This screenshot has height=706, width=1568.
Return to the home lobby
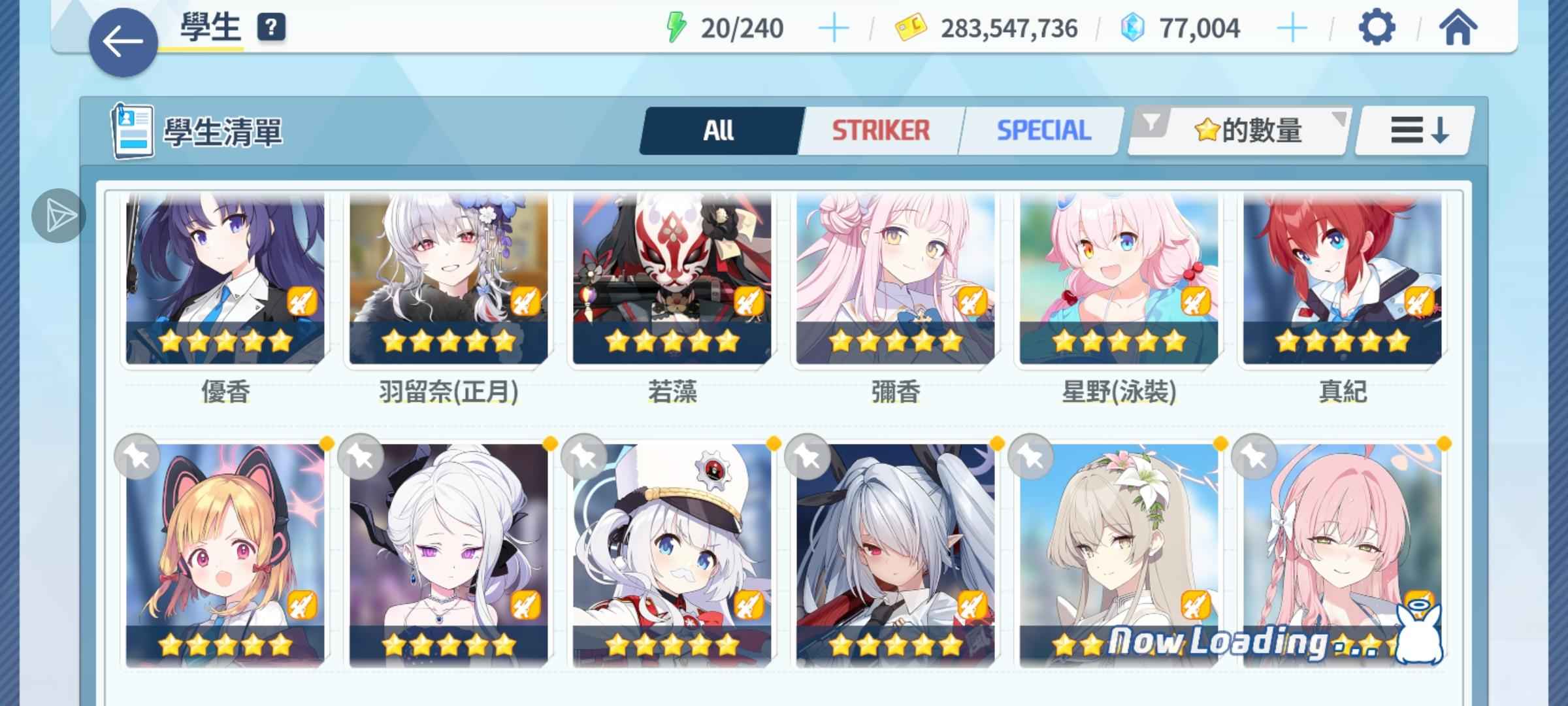pyautogui.click(x=1458, y=27)
